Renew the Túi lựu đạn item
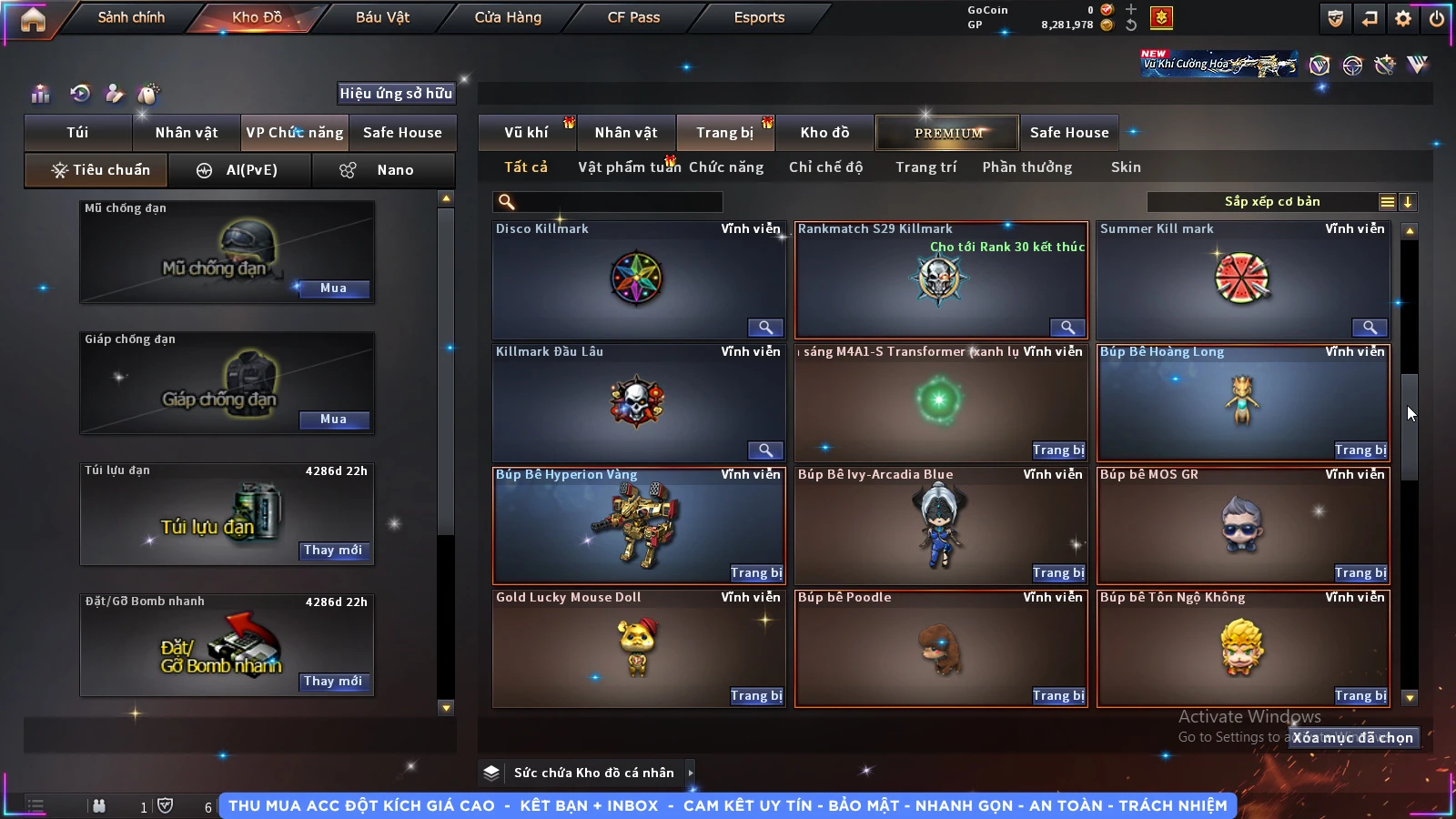Screen dimensions: 1456x819 click(x=333, y=551)
